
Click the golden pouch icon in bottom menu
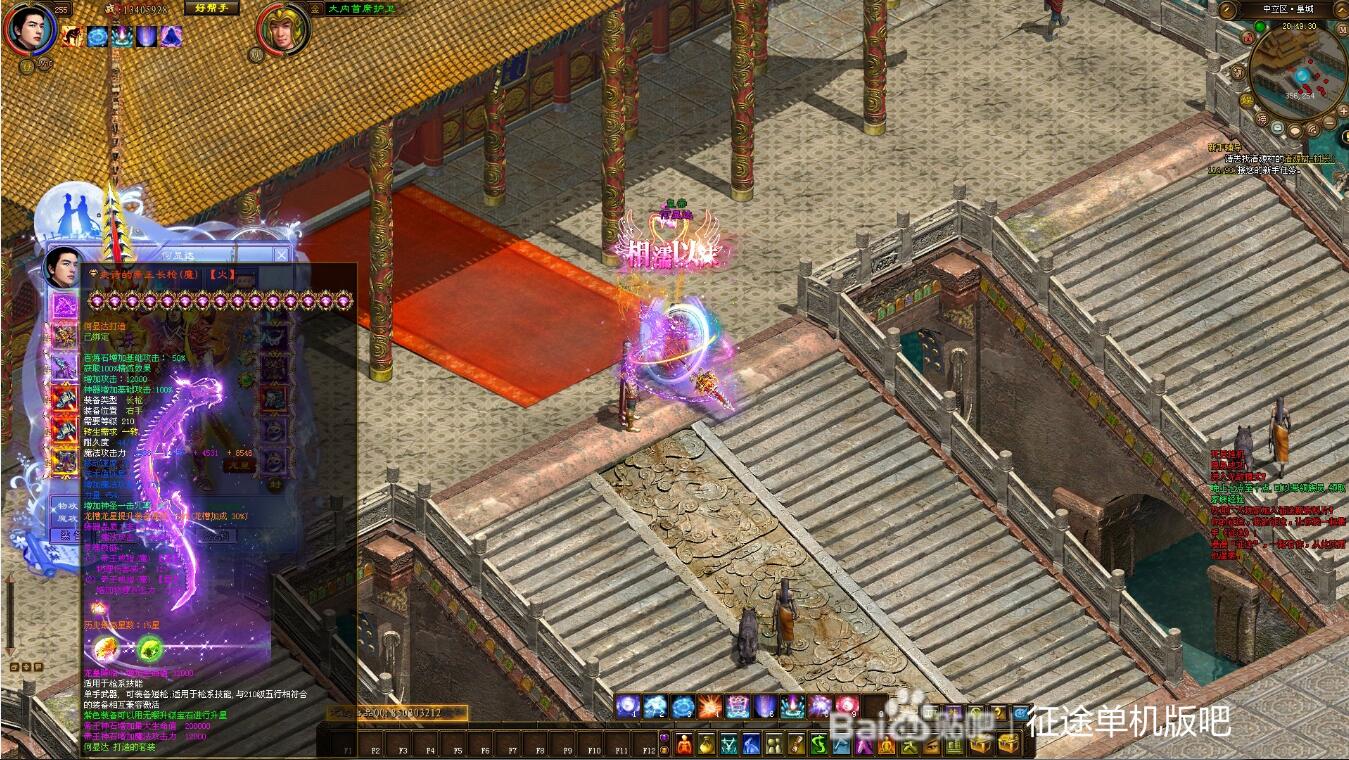(707, 744)
